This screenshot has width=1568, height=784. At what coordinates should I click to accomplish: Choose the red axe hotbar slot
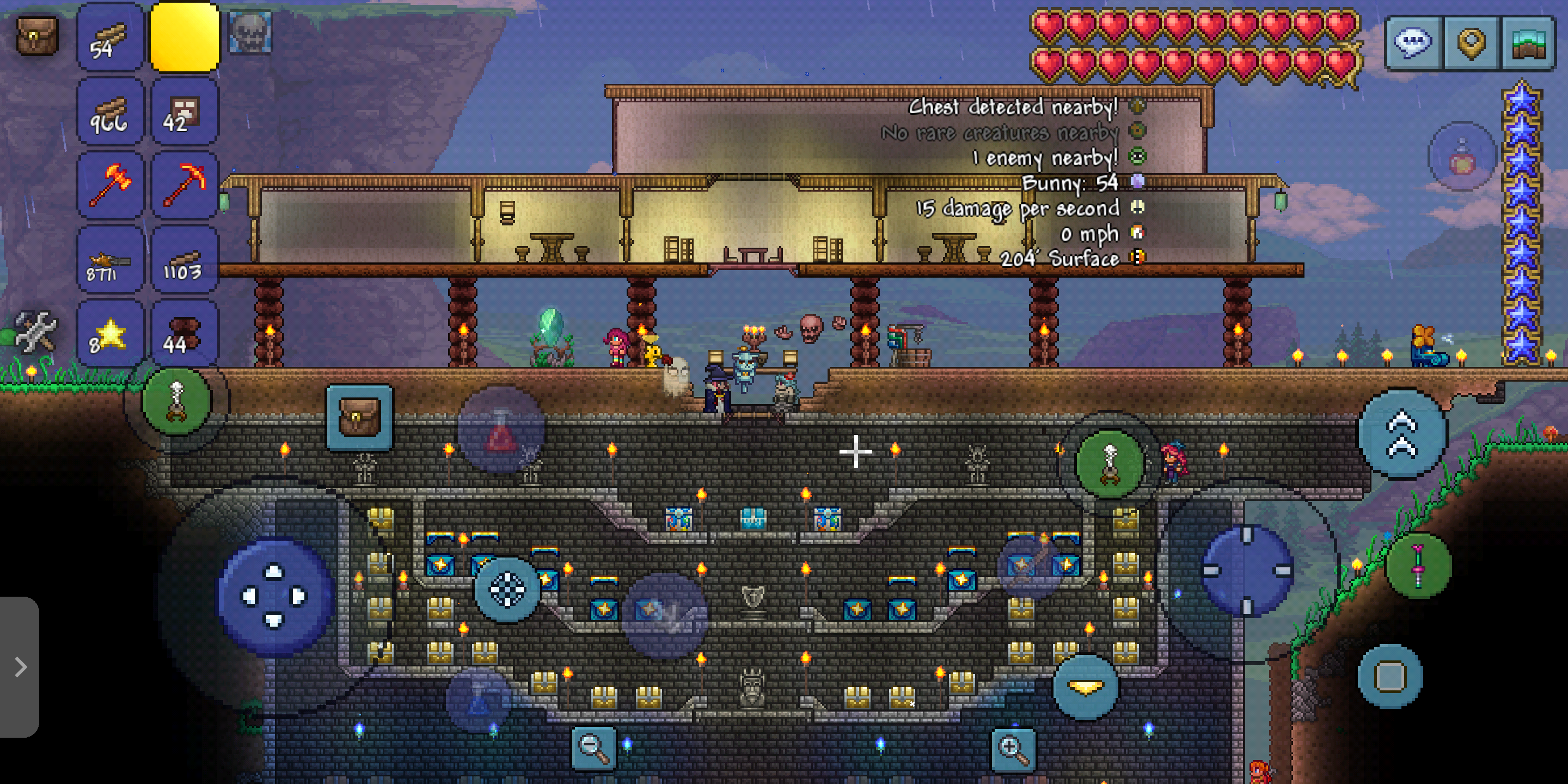[110, 185]
